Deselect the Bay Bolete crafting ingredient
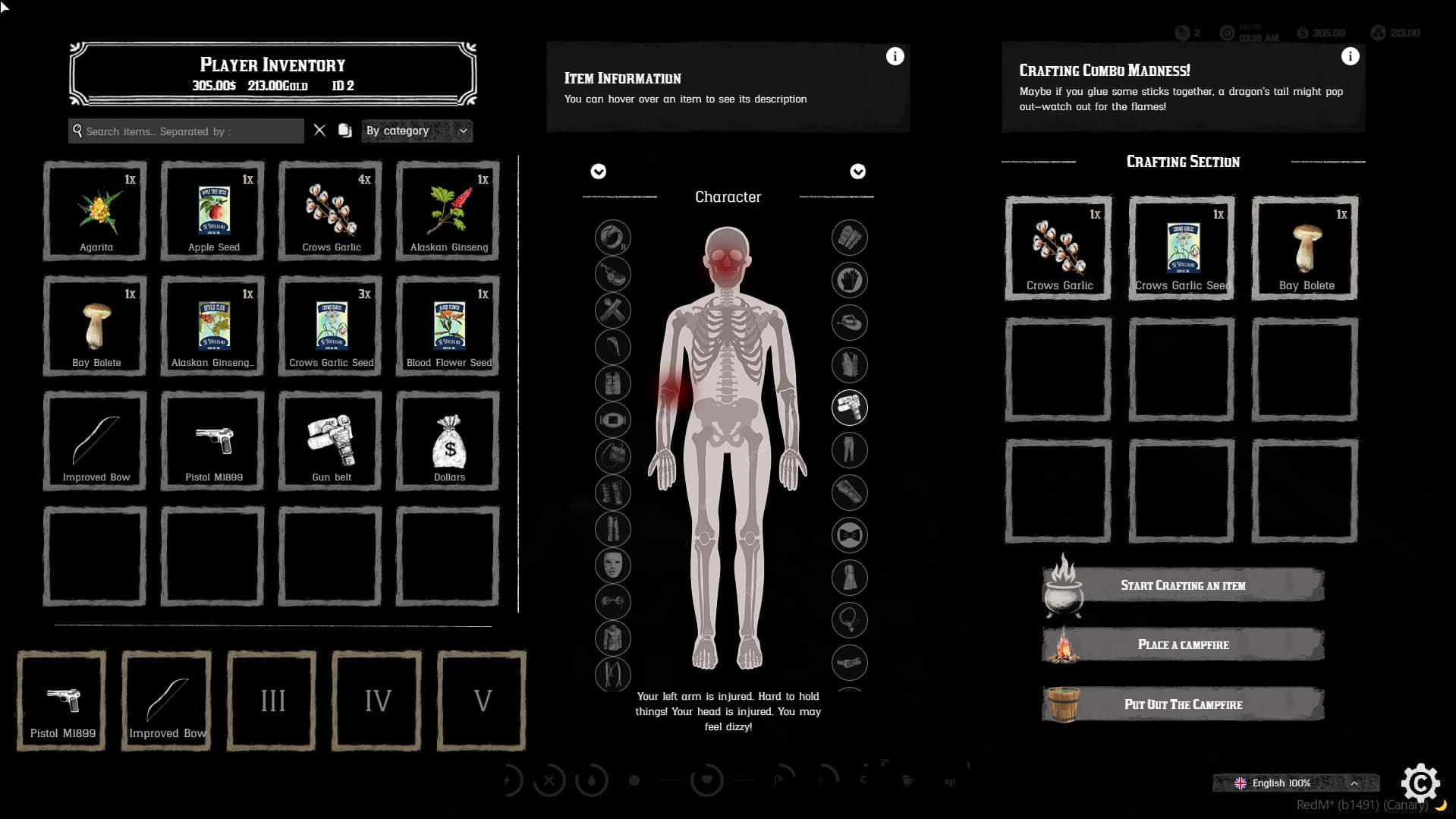The width and height of the screenshot is (1456, 819). pyautogui.click(x=1304, y=247)
